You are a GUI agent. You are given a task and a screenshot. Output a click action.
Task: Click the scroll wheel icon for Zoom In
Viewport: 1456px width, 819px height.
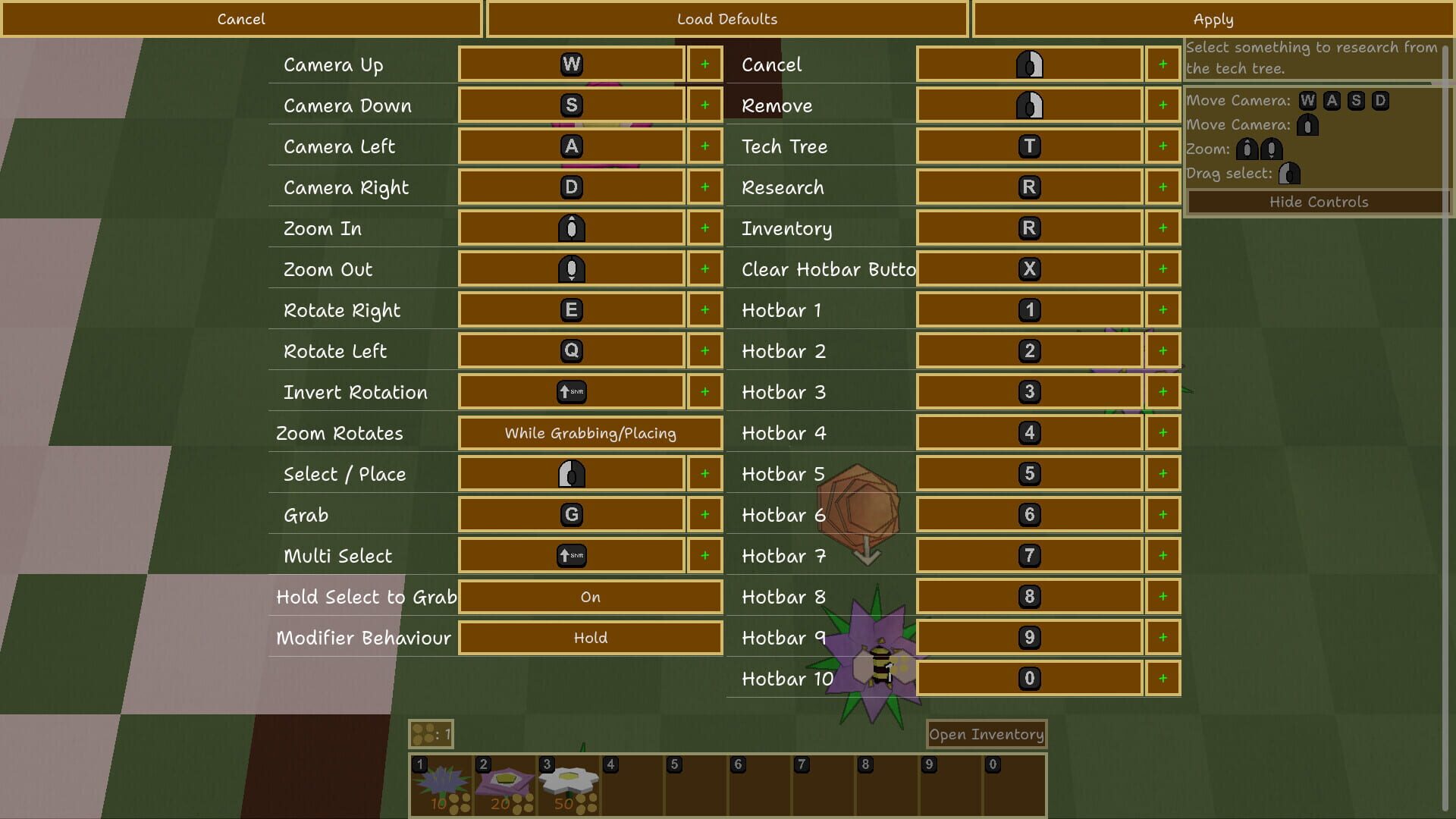click(570, 227)
